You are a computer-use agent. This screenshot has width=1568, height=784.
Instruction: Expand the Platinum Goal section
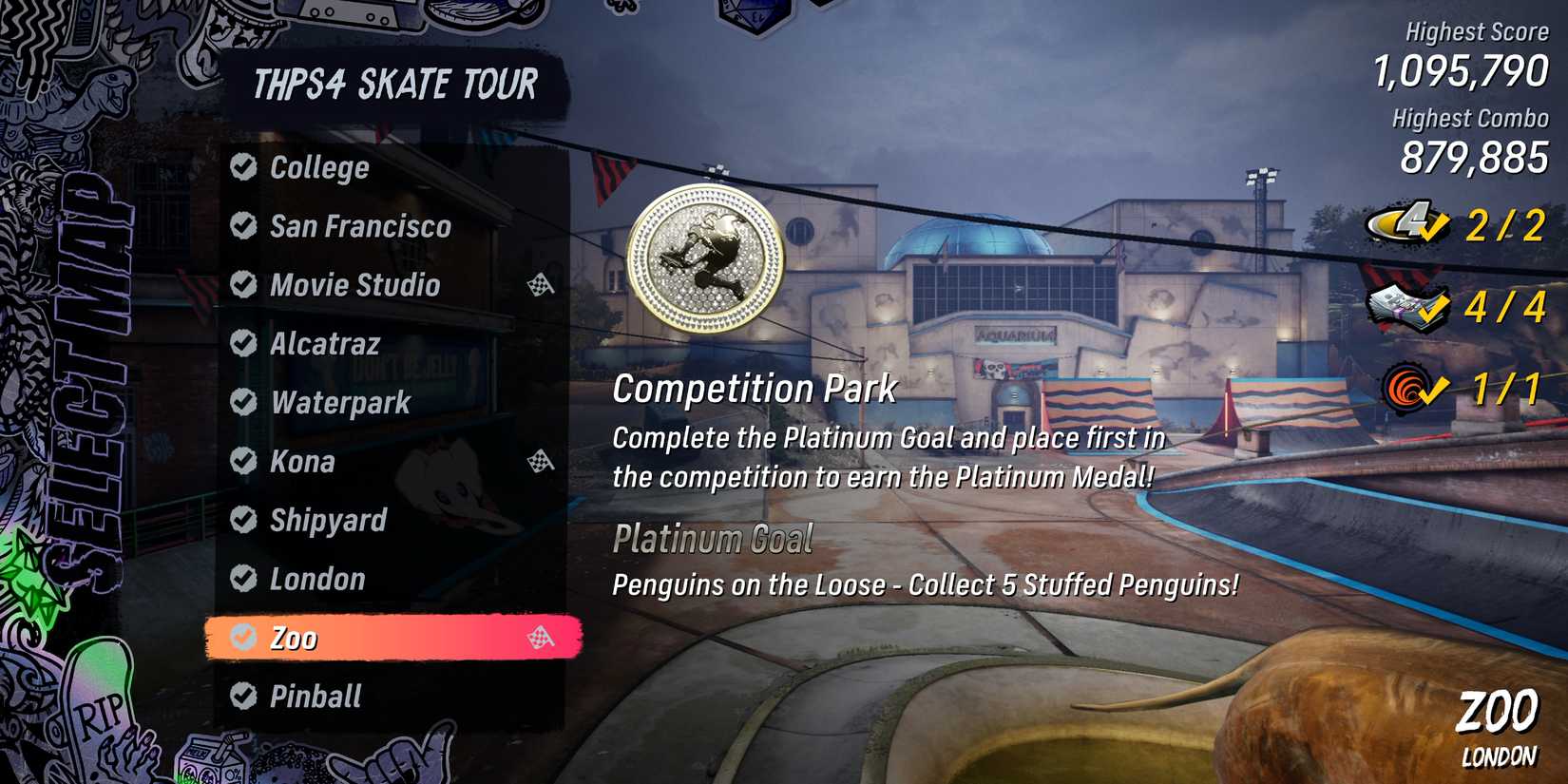(x=713, y=540)
